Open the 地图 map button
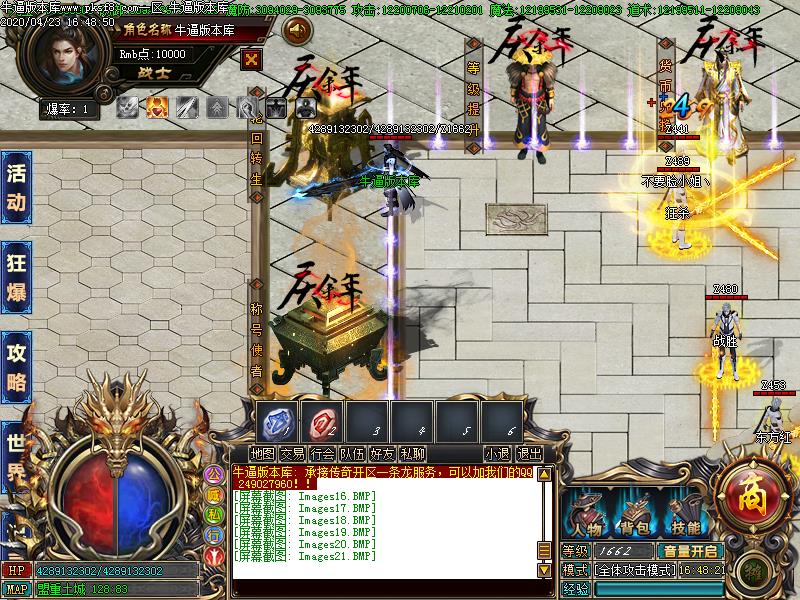The width and height of the screenshot is (800, 600). tap(263, 454)
